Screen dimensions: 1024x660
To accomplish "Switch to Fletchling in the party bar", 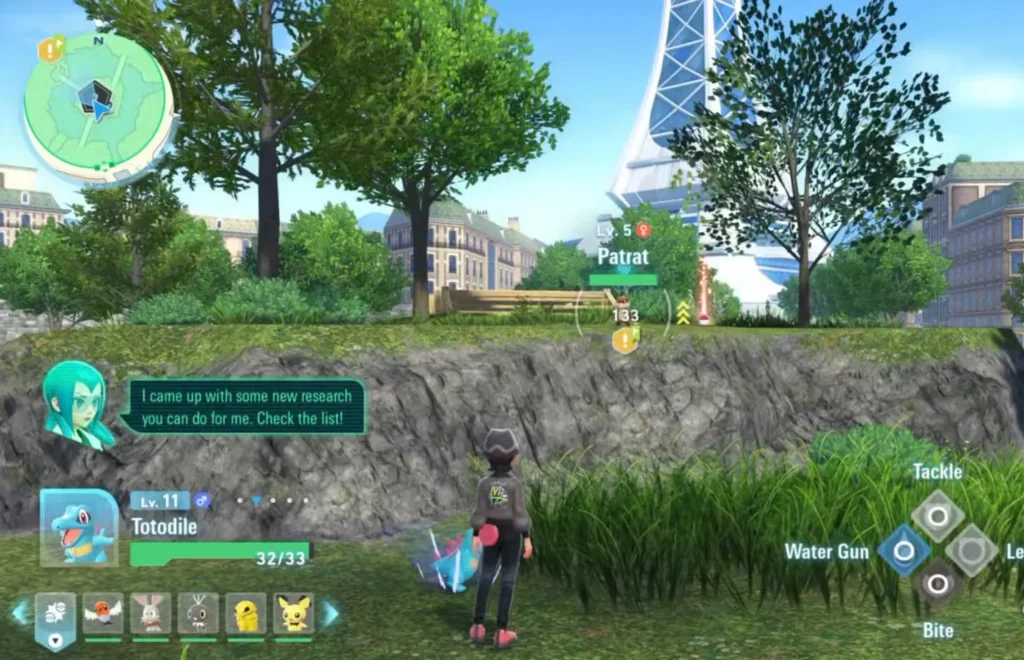I will tap(103, 613).
